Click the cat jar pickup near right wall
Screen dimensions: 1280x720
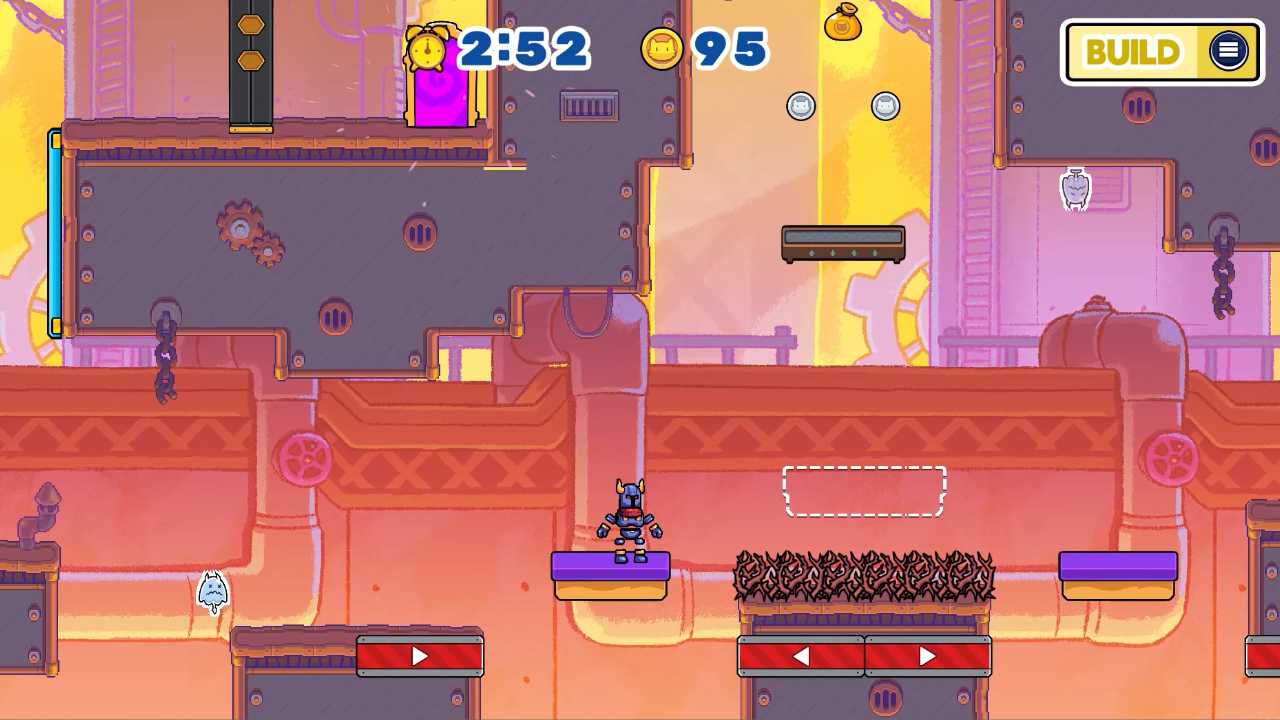tap(1075, 188)
